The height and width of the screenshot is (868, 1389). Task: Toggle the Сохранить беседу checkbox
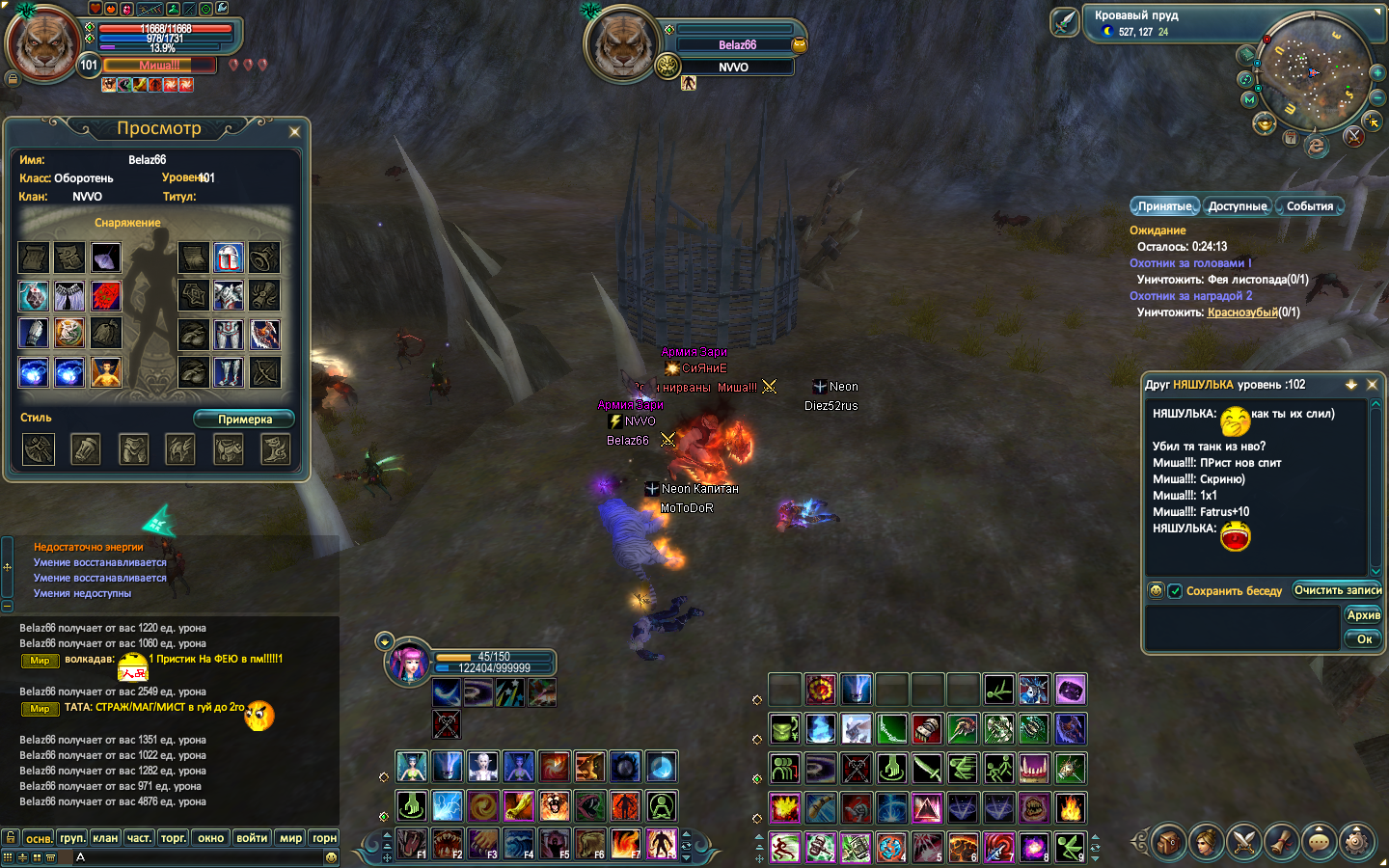tap(1175, 591)
